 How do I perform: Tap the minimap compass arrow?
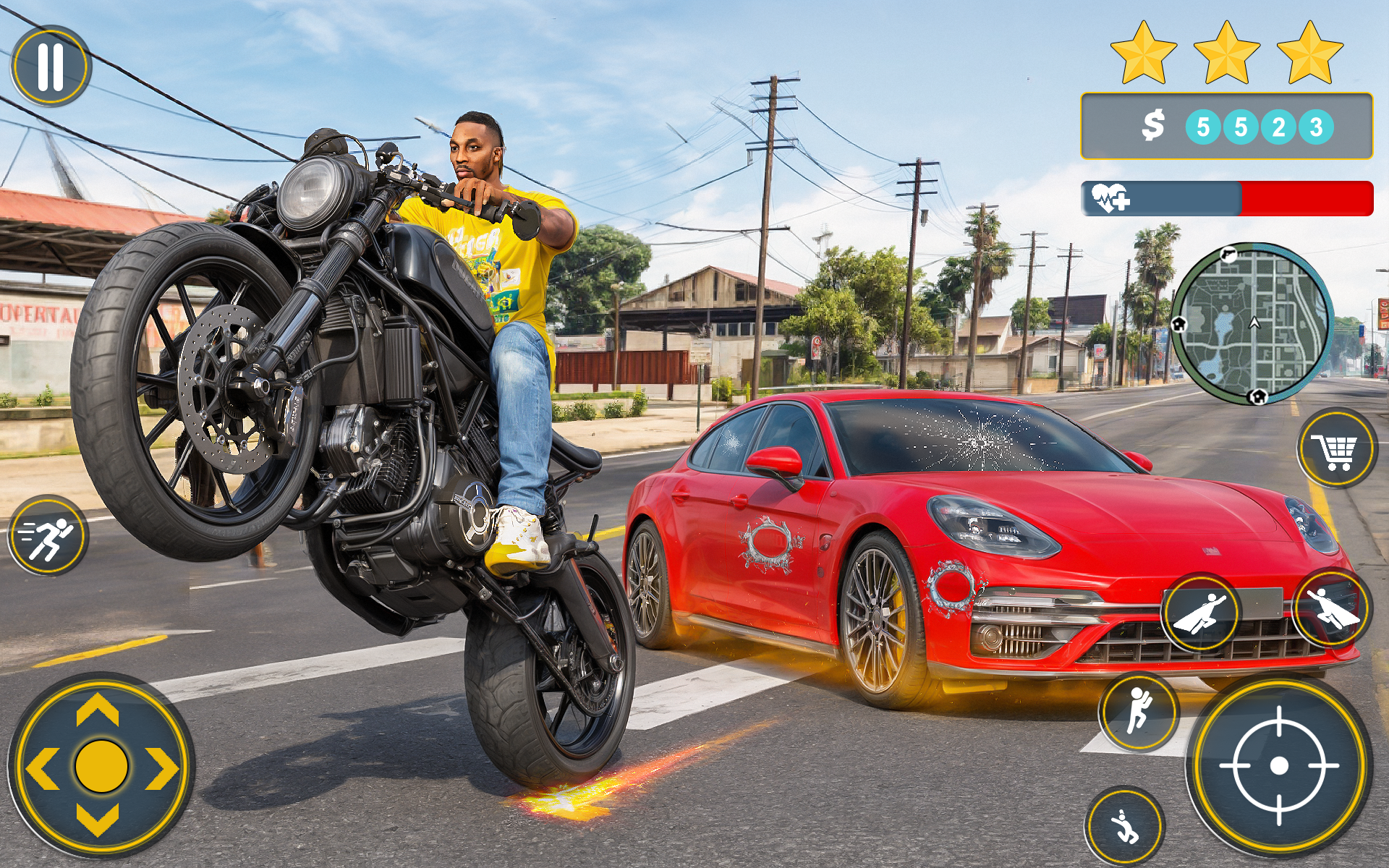coord(1254,323)
